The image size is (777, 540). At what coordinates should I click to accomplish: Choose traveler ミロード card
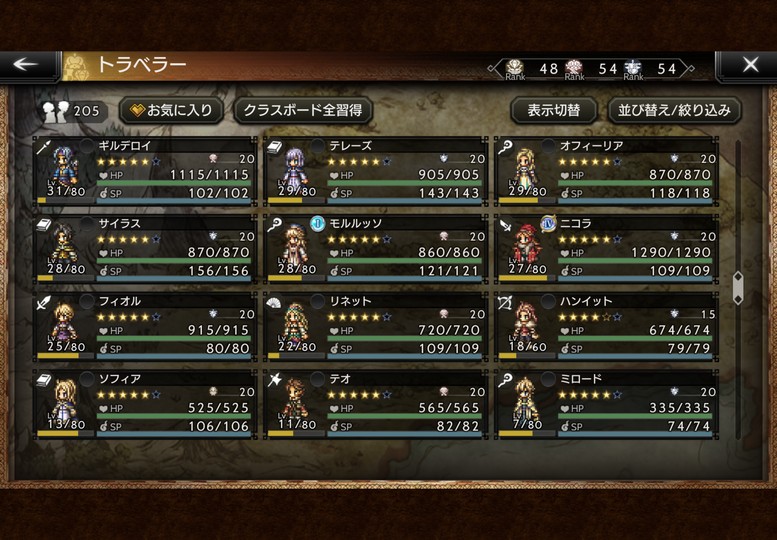(607, 405)
